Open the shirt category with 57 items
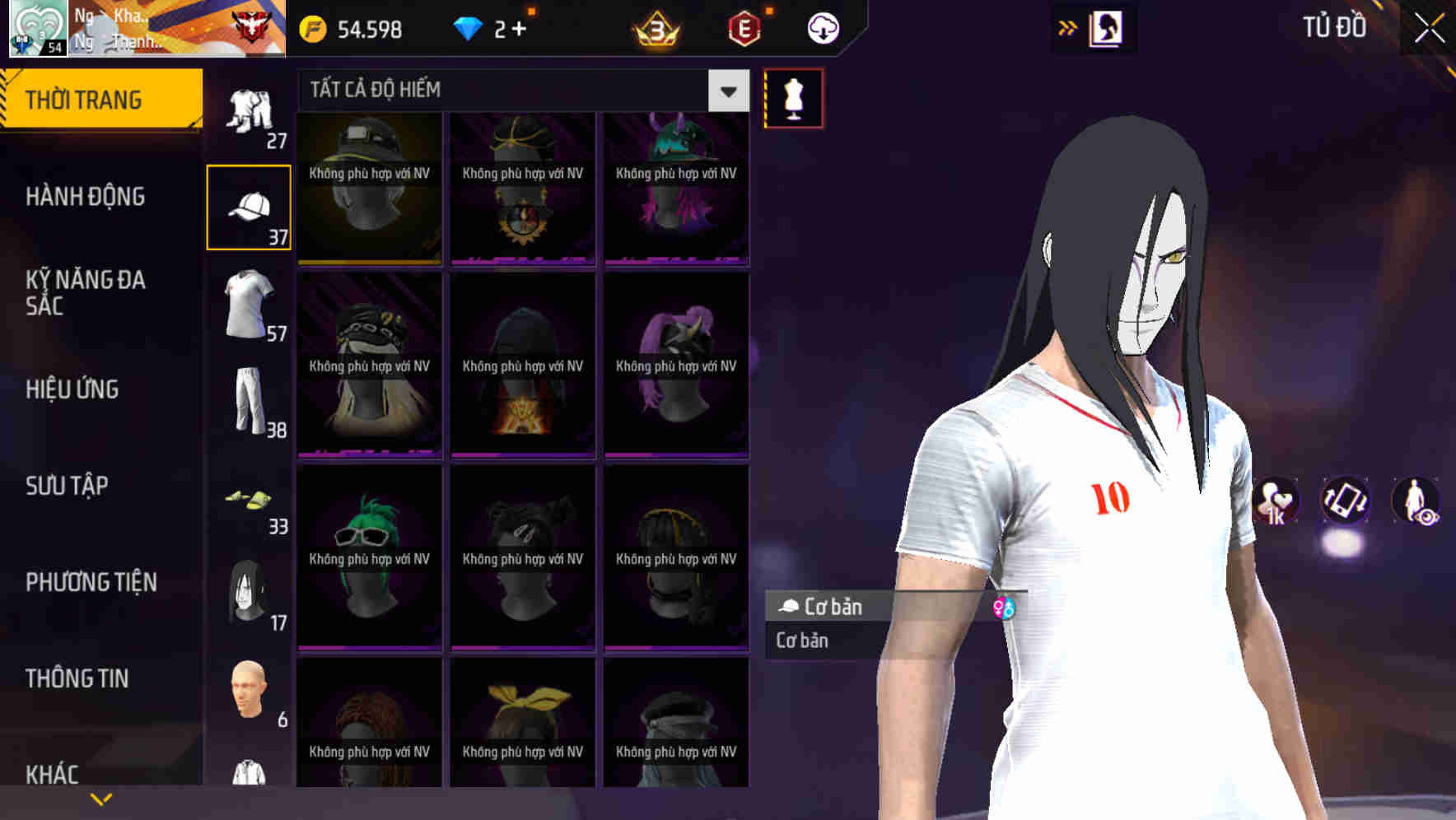Viewport: 1456px width, 820px height. (250, 305)
